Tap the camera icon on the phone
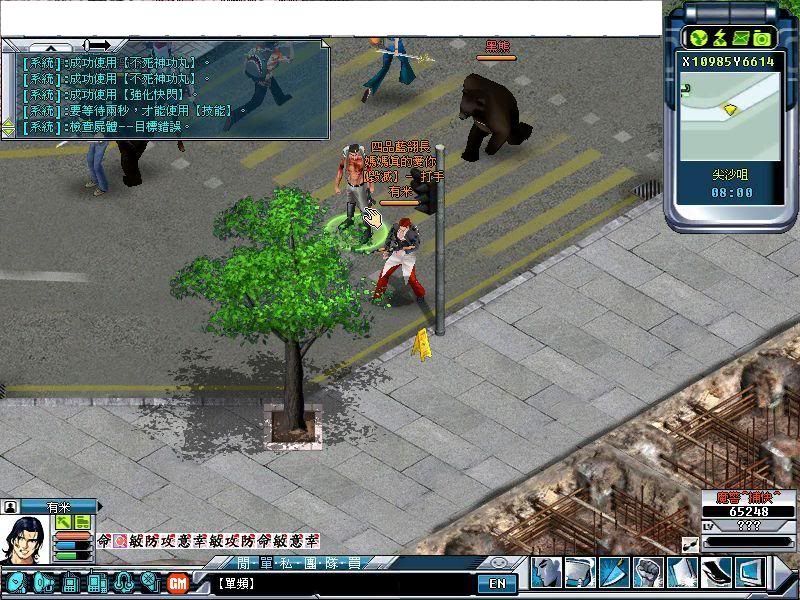The image size is (800, 600). (x=762, y=38)
